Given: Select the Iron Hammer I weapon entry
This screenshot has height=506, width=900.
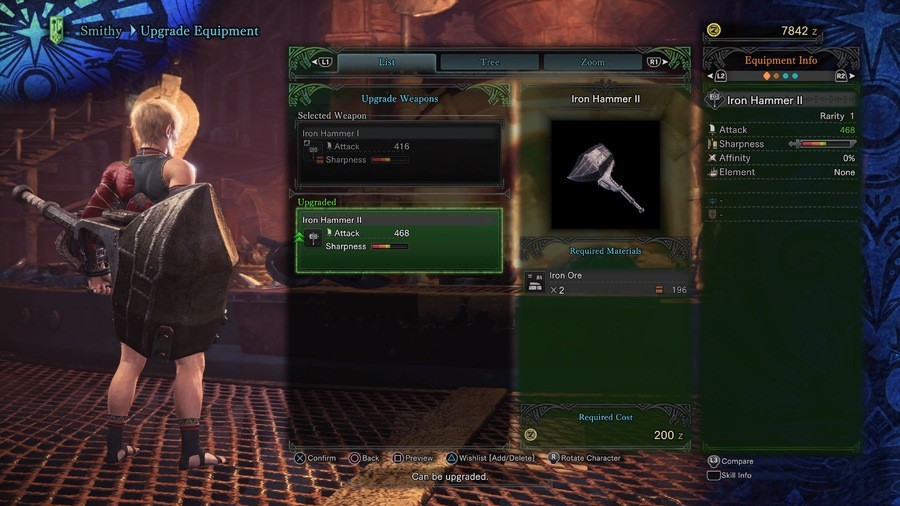Looking at the screenshot, I should pos(399,152).
